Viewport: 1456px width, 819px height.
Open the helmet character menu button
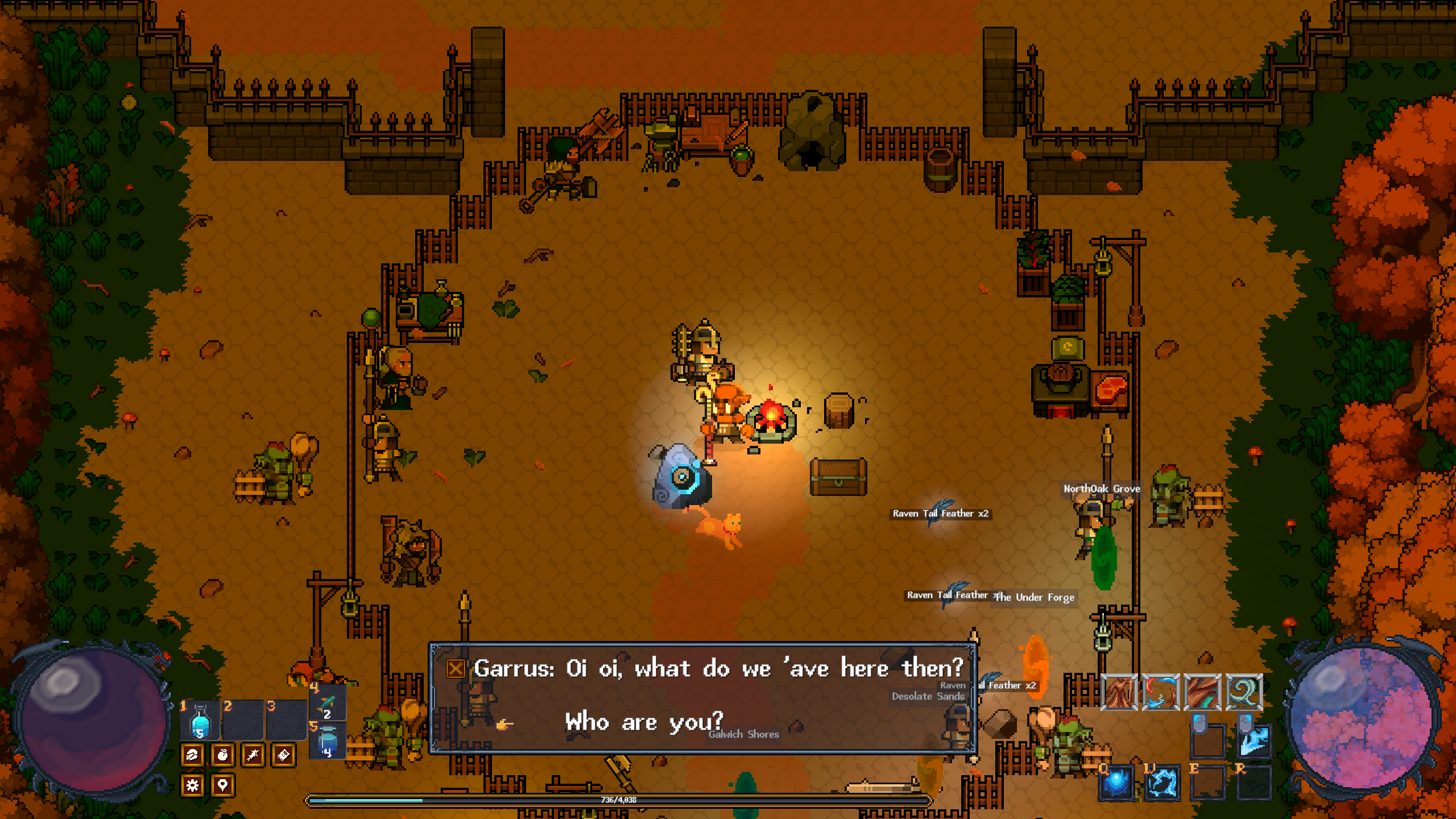coord(193,755)
